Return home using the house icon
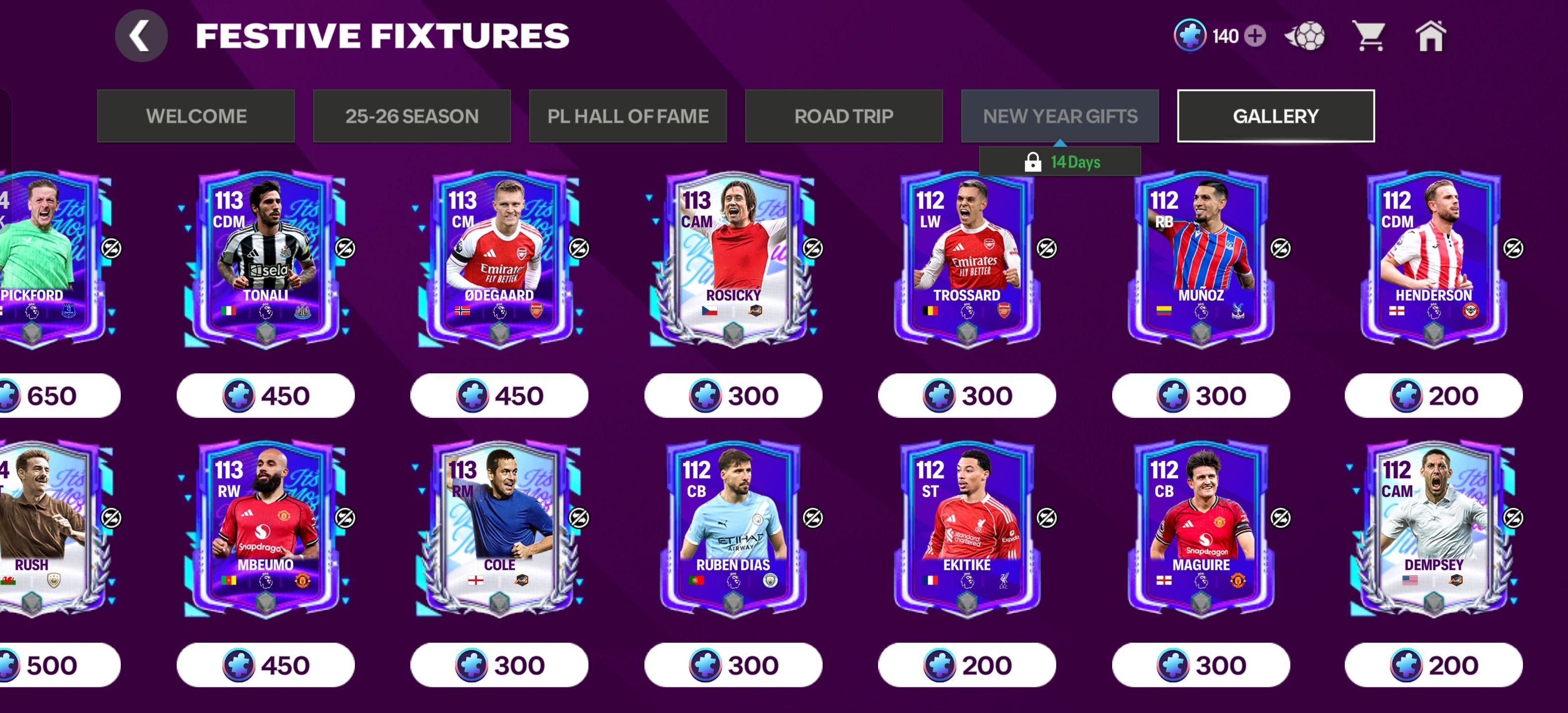 pyautogui.click(x=1430, y=37)
